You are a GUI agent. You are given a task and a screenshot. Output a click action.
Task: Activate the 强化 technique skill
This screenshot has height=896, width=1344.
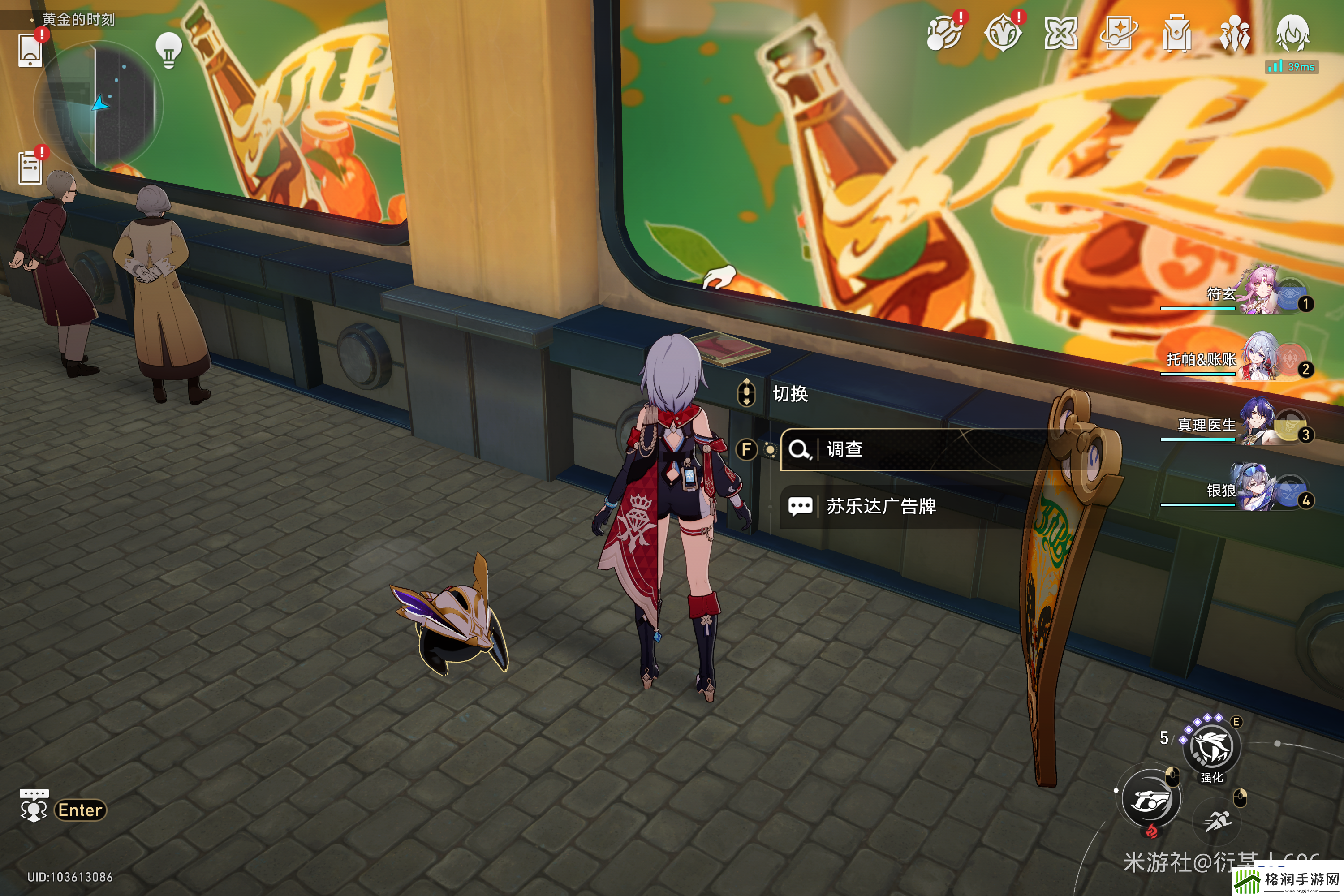[x=1211, y=747]
